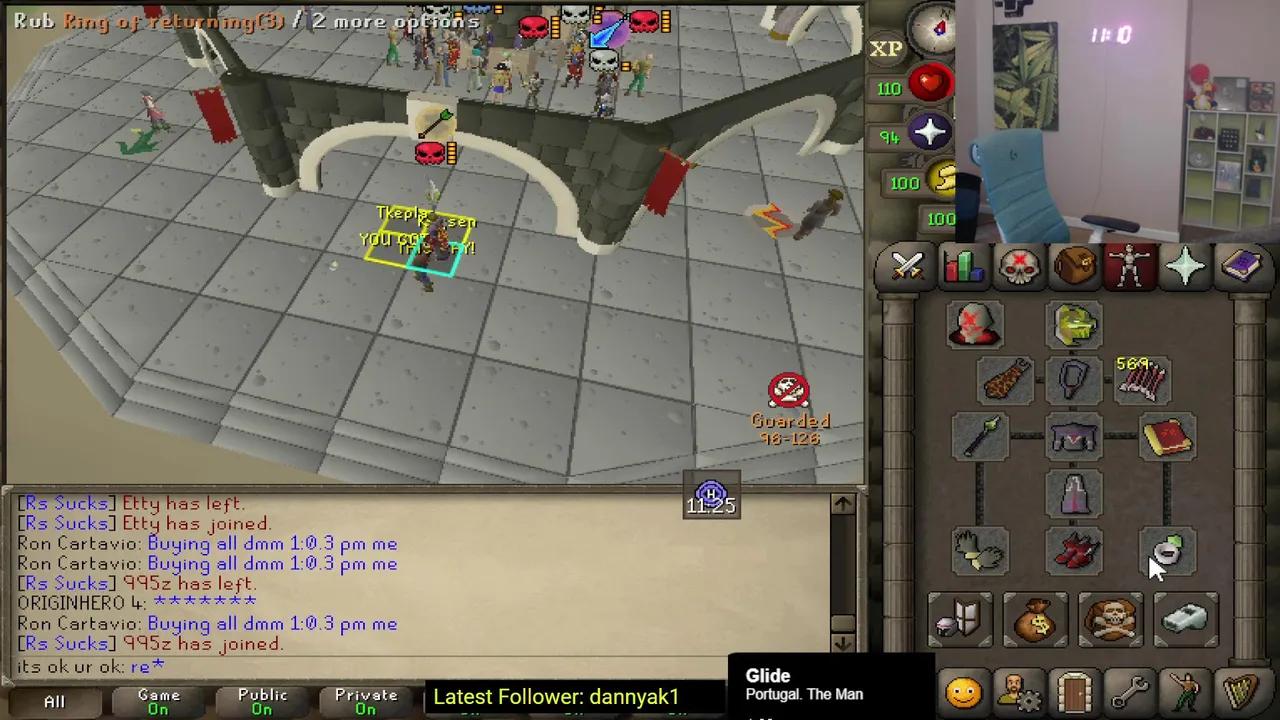This screenshot has width=1280, height=720.
Task: Open Settings via the wrench icon
Action: tap(1130, 690)
